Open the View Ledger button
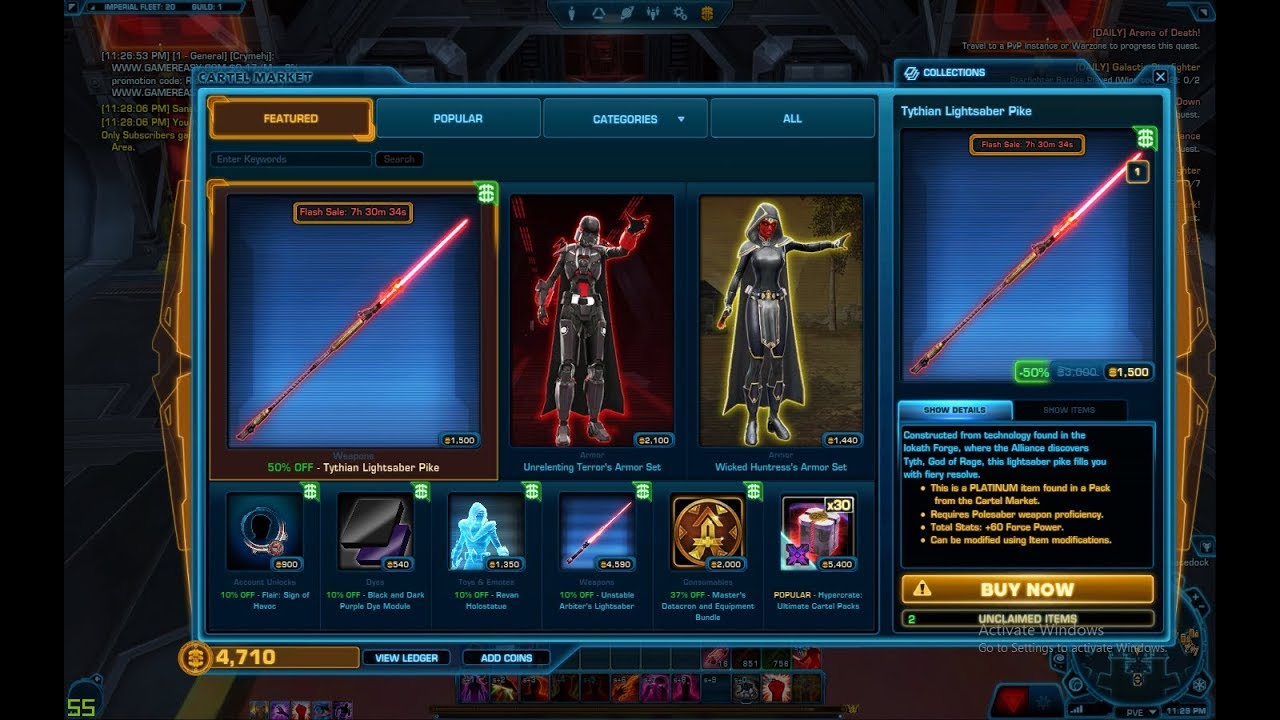This screenshot has height=720, width=1280. (x=406, y=658)
